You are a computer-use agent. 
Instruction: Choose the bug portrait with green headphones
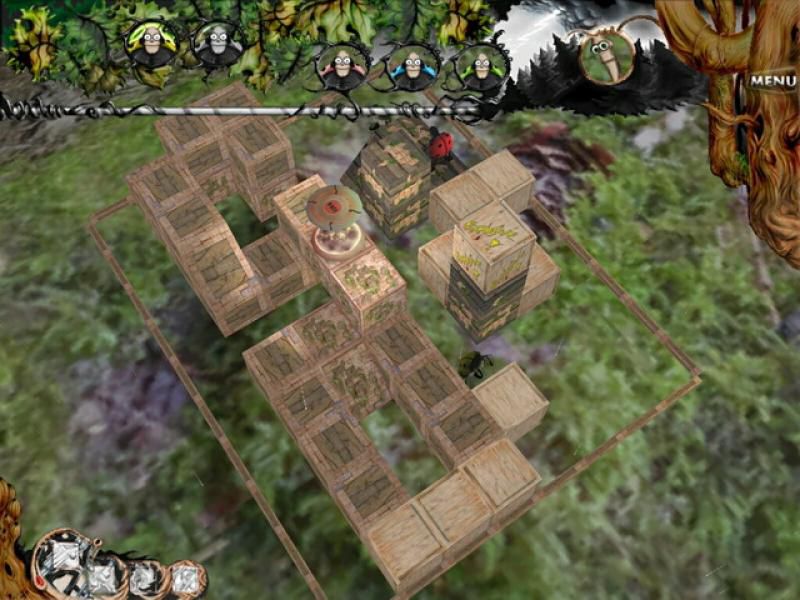(481, 66)
